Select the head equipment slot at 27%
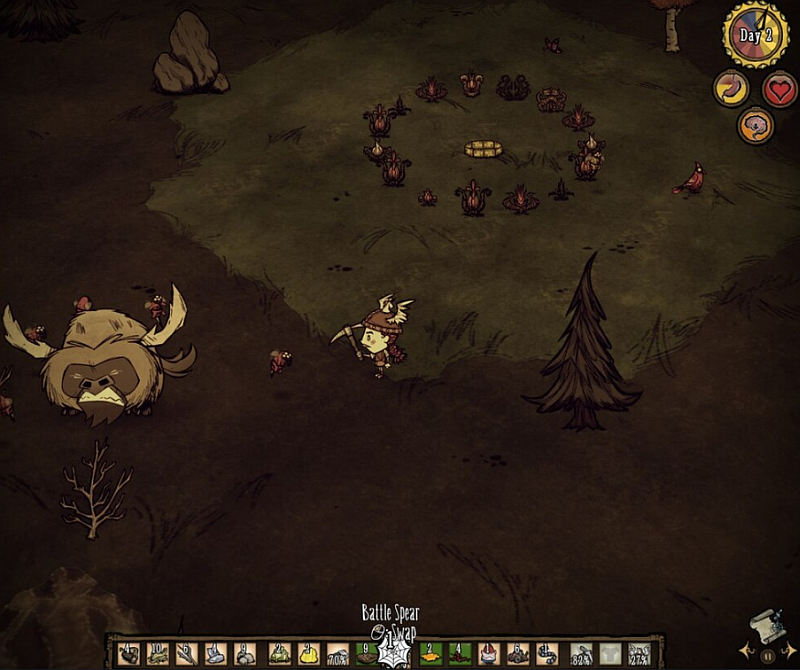Viewport: 800px width, 670px height. pyautogui.click(x=638, y=655)
